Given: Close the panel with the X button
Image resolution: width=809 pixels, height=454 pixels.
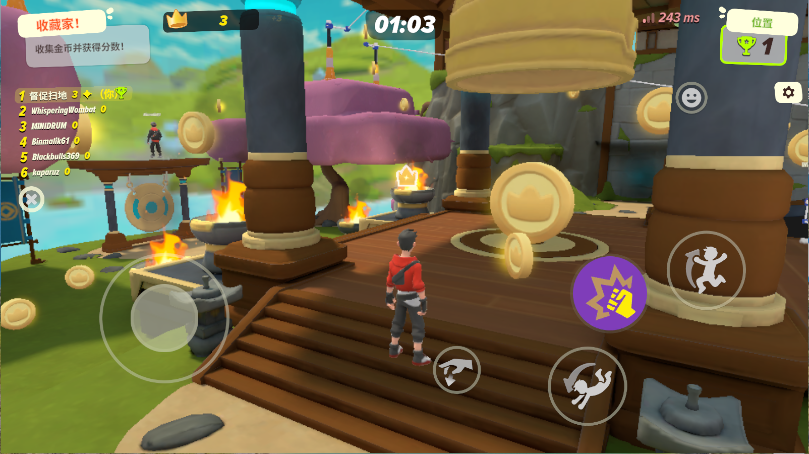Looking at the screenshot, I should (32, 200).
